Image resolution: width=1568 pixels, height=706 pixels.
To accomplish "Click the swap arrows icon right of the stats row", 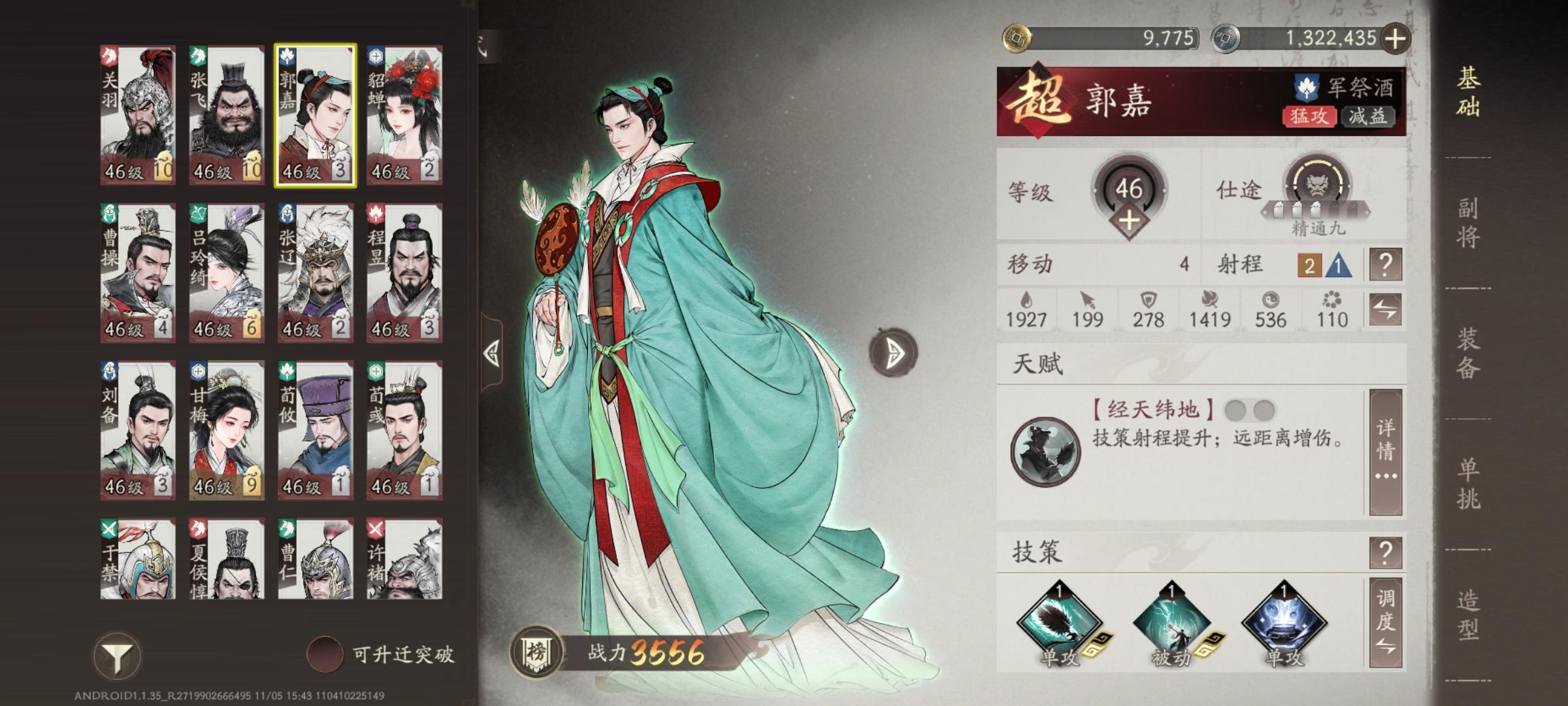I will tap(1385, 312).
